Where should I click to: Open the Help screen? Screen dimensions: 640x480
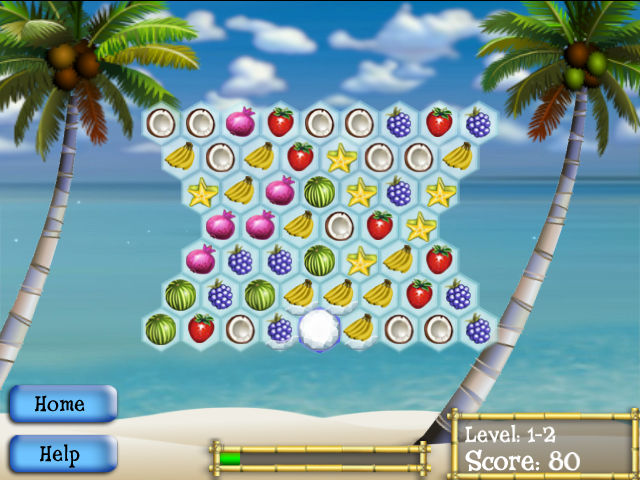62,453
